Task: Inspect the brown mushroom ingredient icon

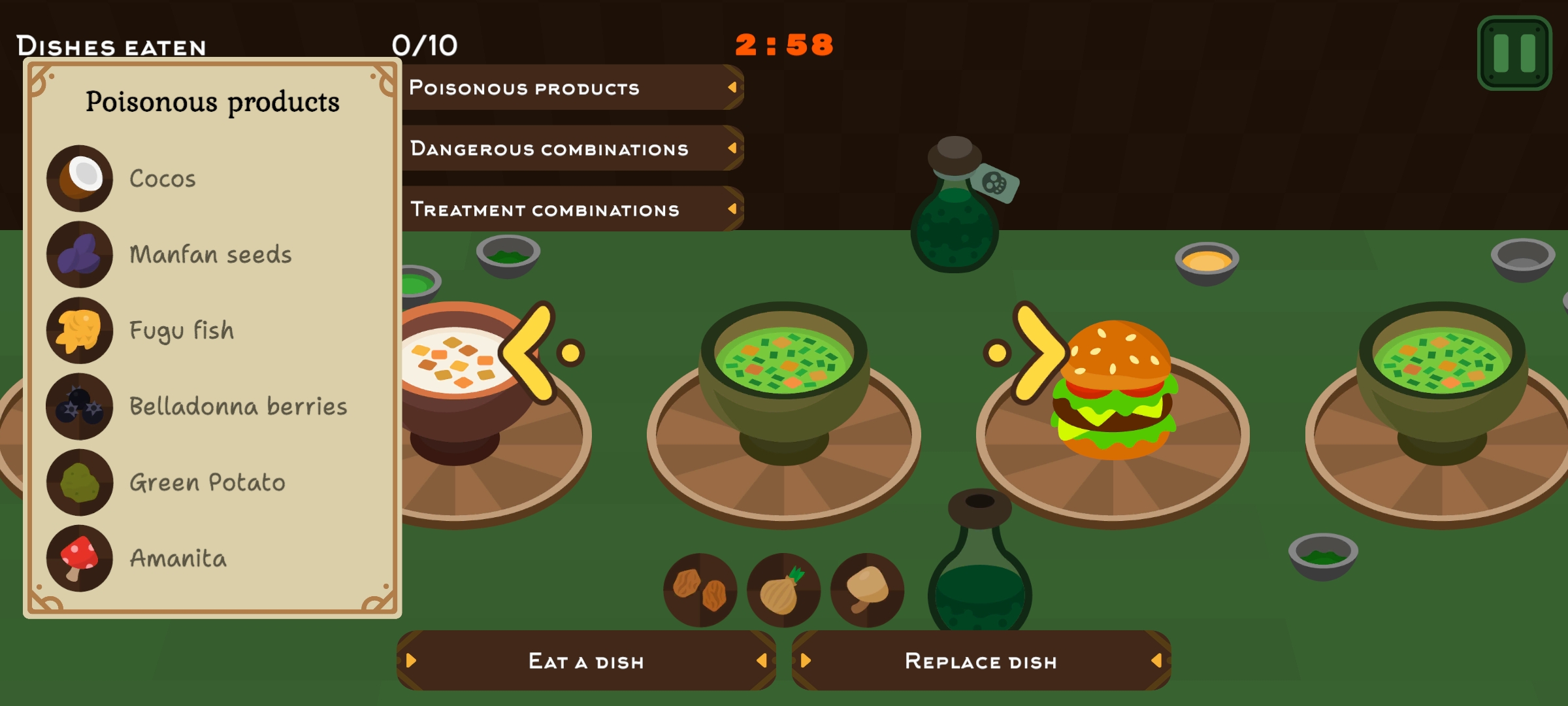Action: click(x=867, y=590)
